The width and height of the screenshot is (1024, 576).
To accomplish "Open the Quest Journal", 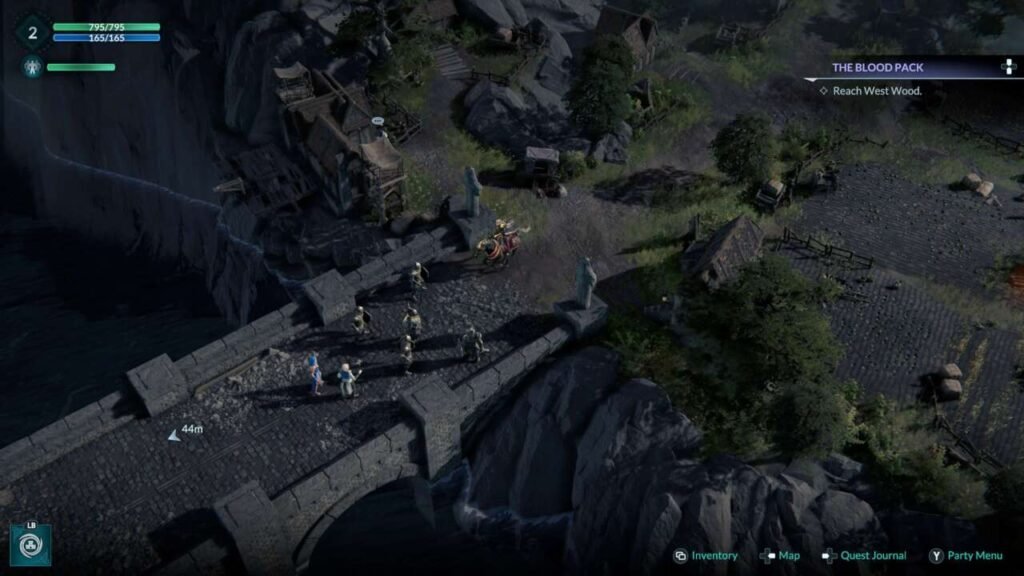I will click(865, 556).
